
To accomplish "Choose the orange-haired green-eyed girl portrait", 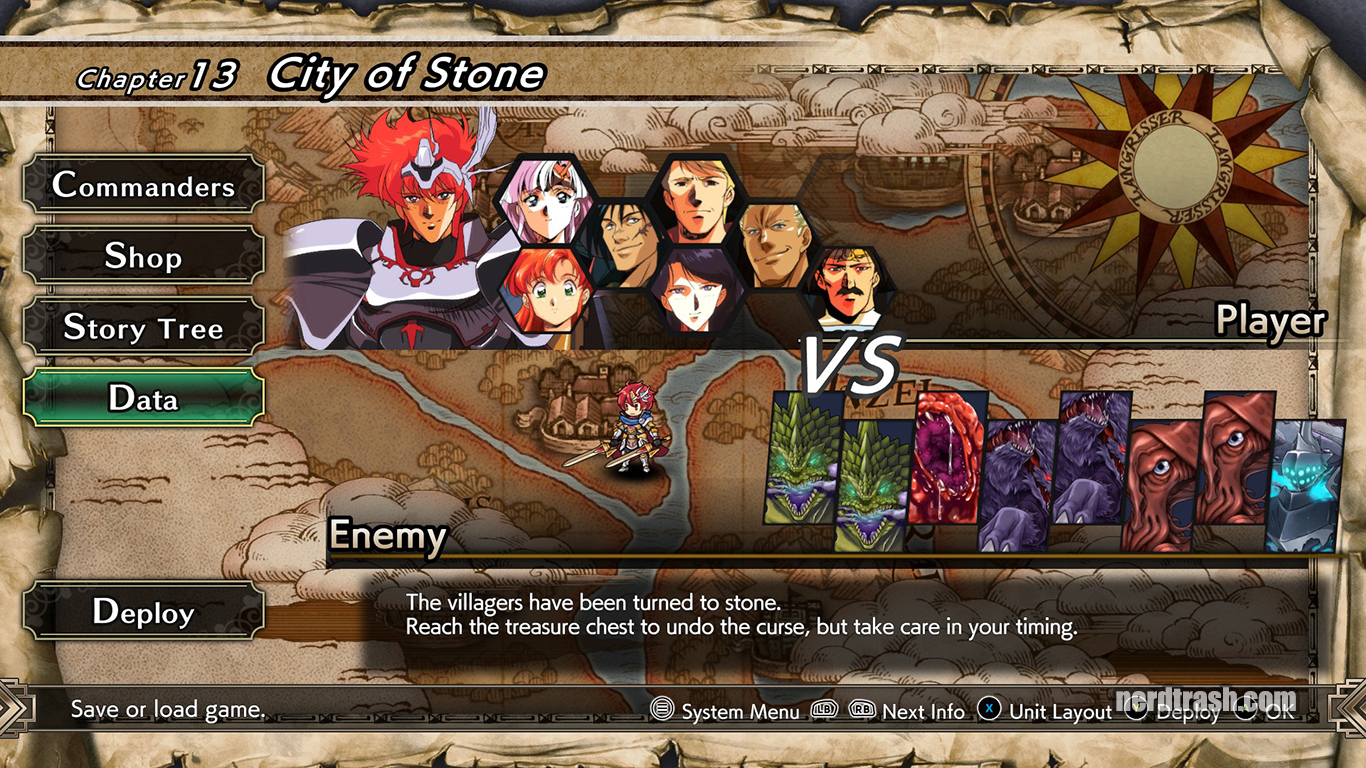I will 544,291.
